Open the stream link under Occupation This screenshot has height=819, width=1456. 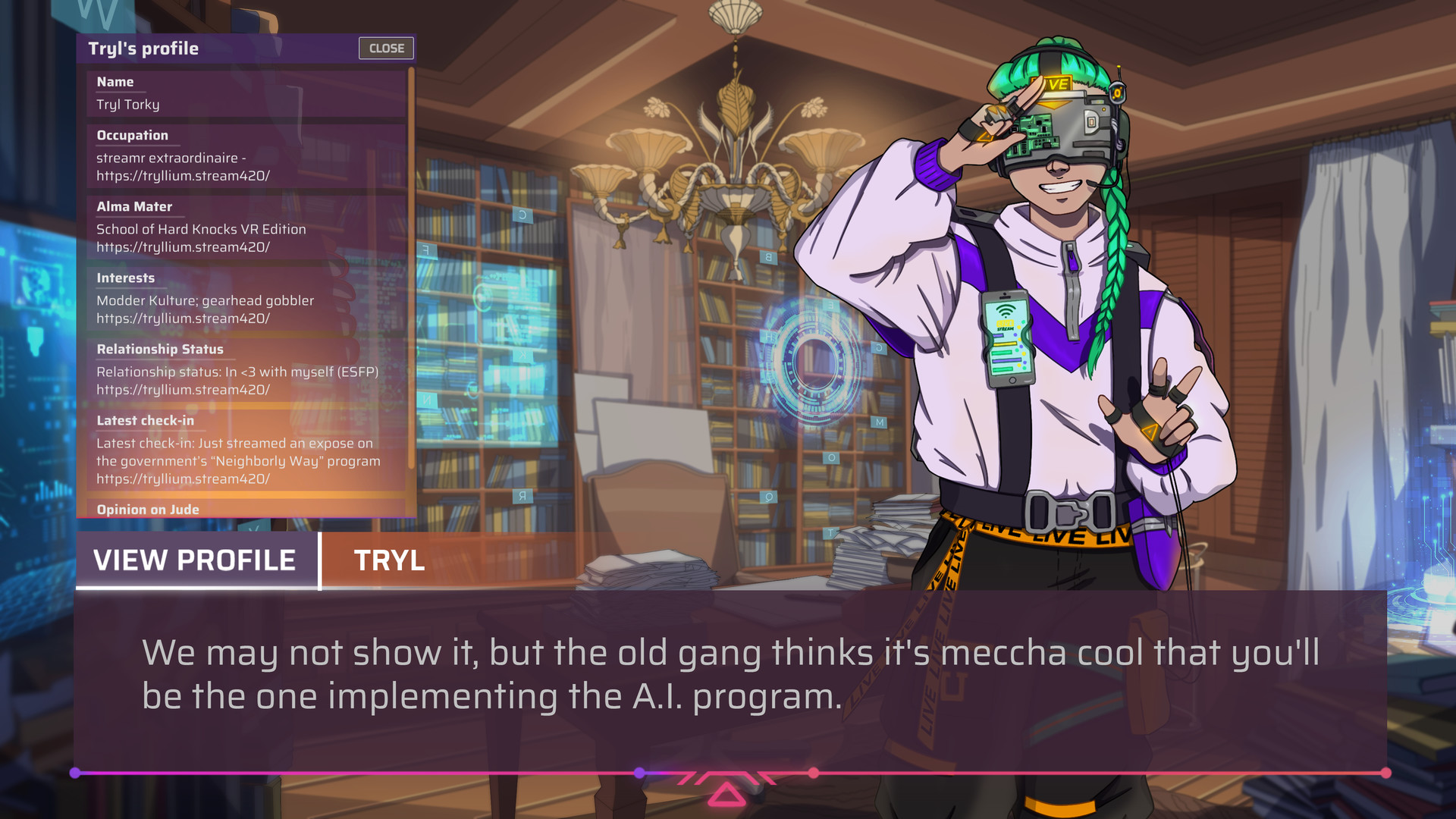point(183,175)
